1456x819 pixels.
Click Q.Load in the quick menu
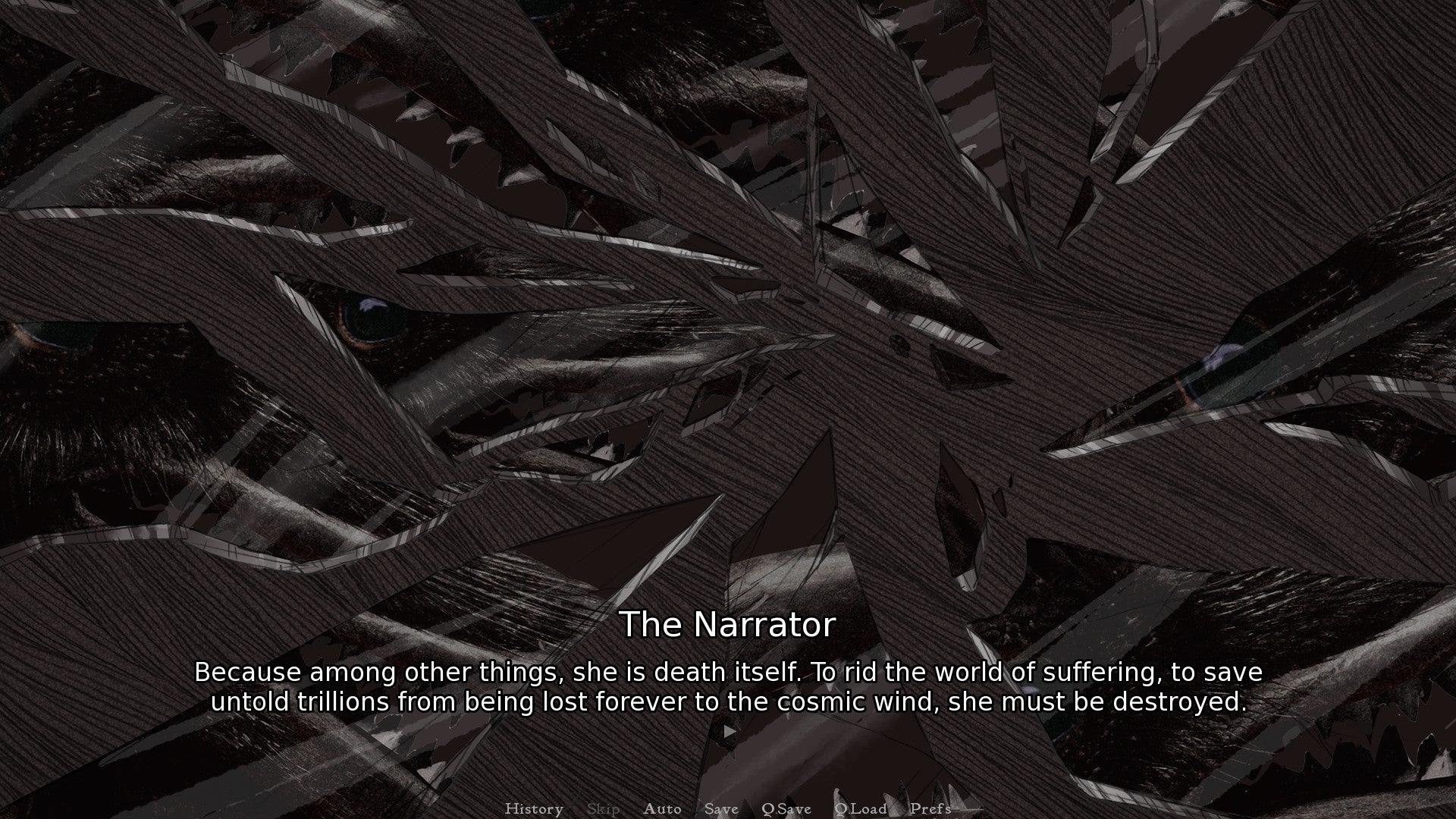point(860,808)
